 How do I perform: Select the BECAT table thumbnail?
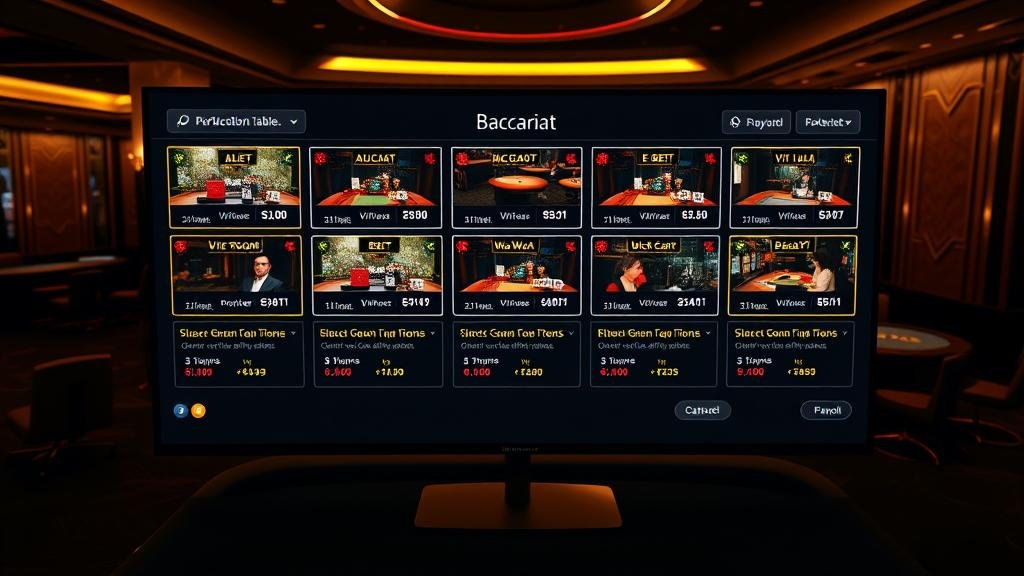793,275
